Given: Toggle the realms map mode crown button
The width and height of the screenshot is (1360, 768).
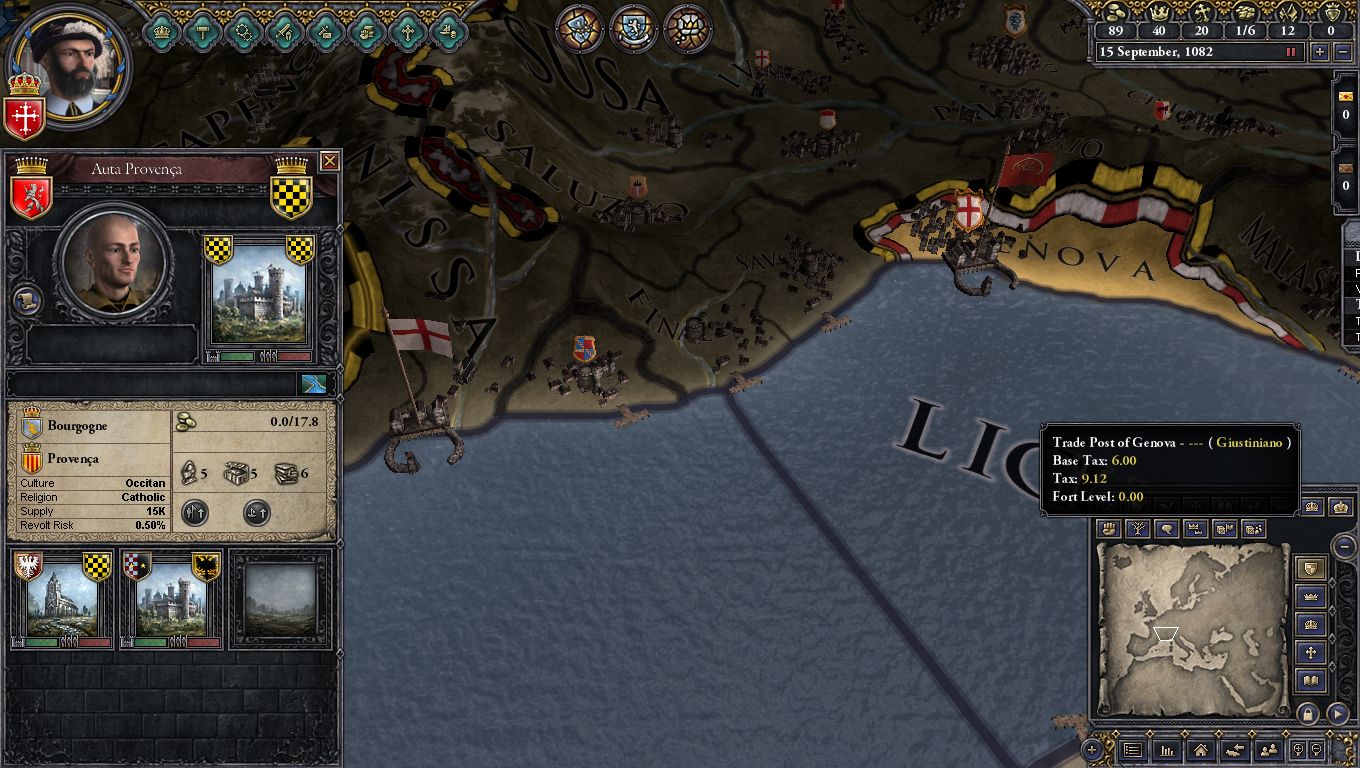Looking at the screenshot, I should pos(1196,527).
